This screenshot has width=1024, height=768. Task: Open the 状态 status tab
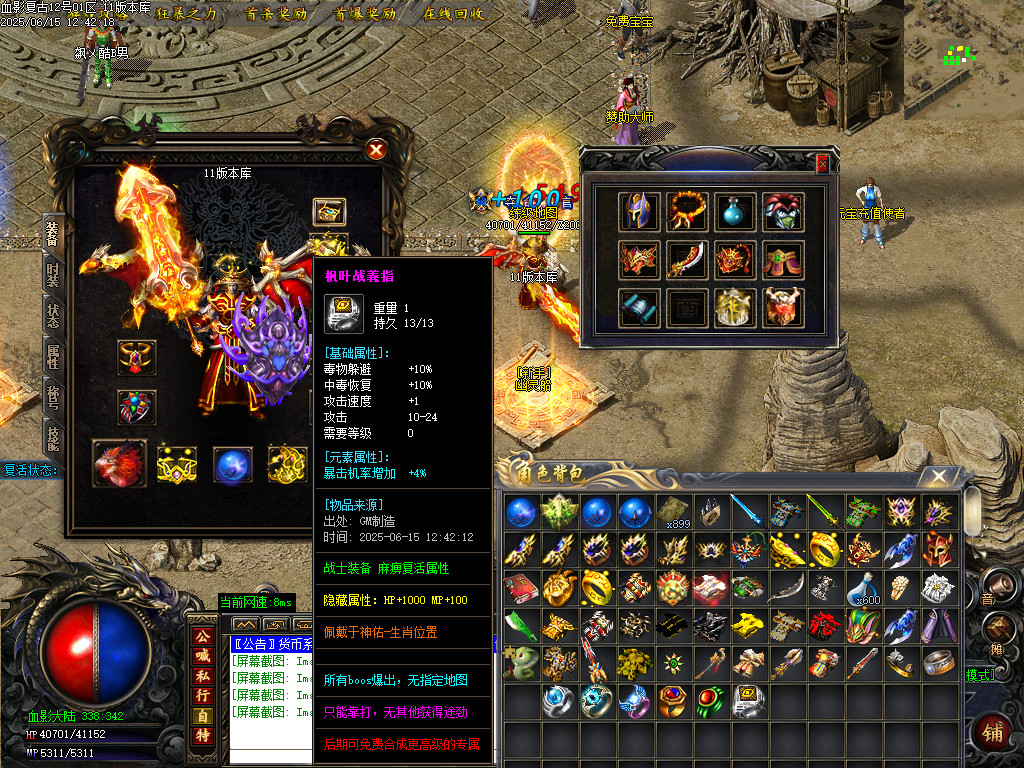pyautogui.click(x=53, y=315)
